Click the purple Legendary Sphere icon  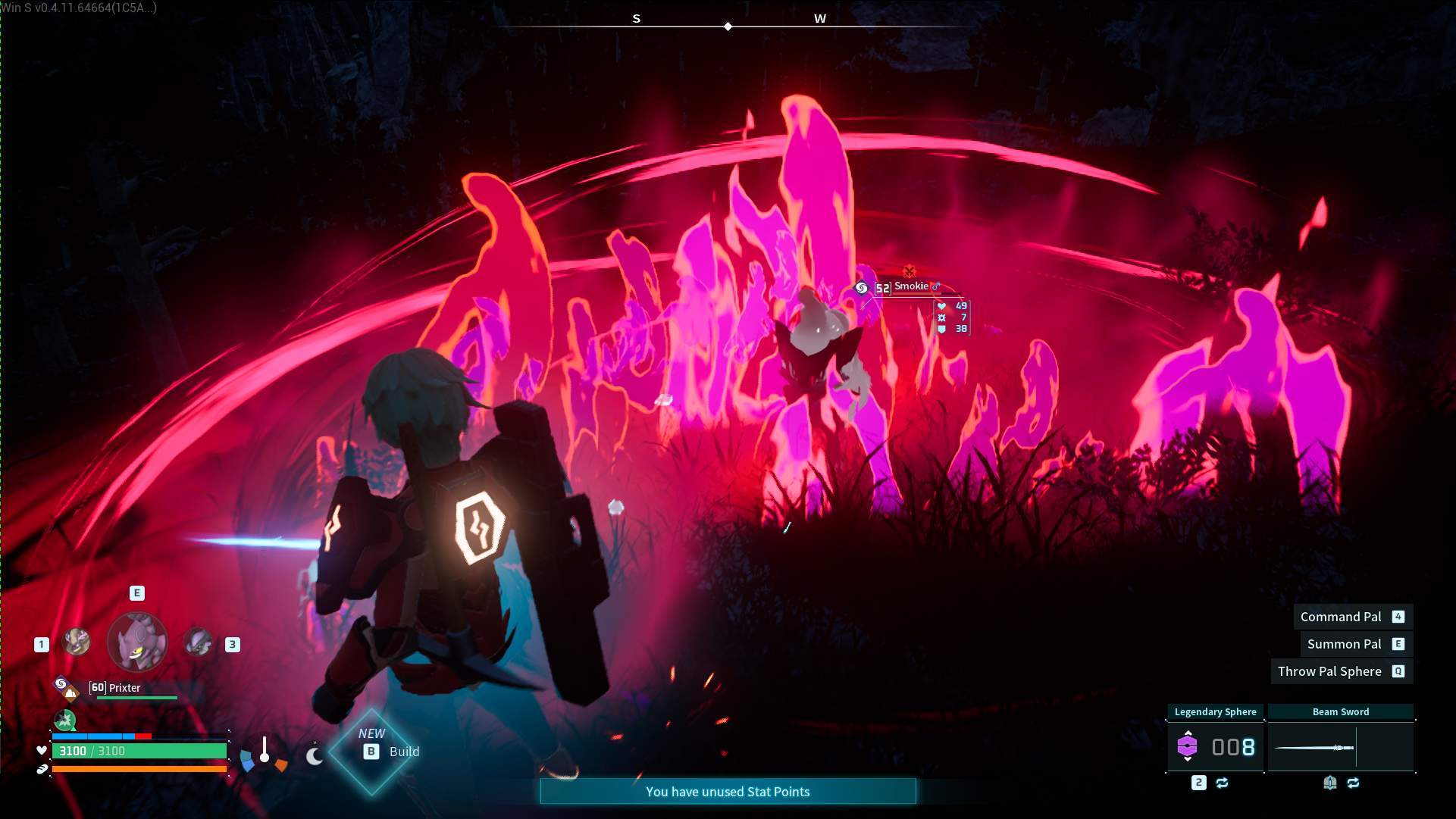point(1187,747)
